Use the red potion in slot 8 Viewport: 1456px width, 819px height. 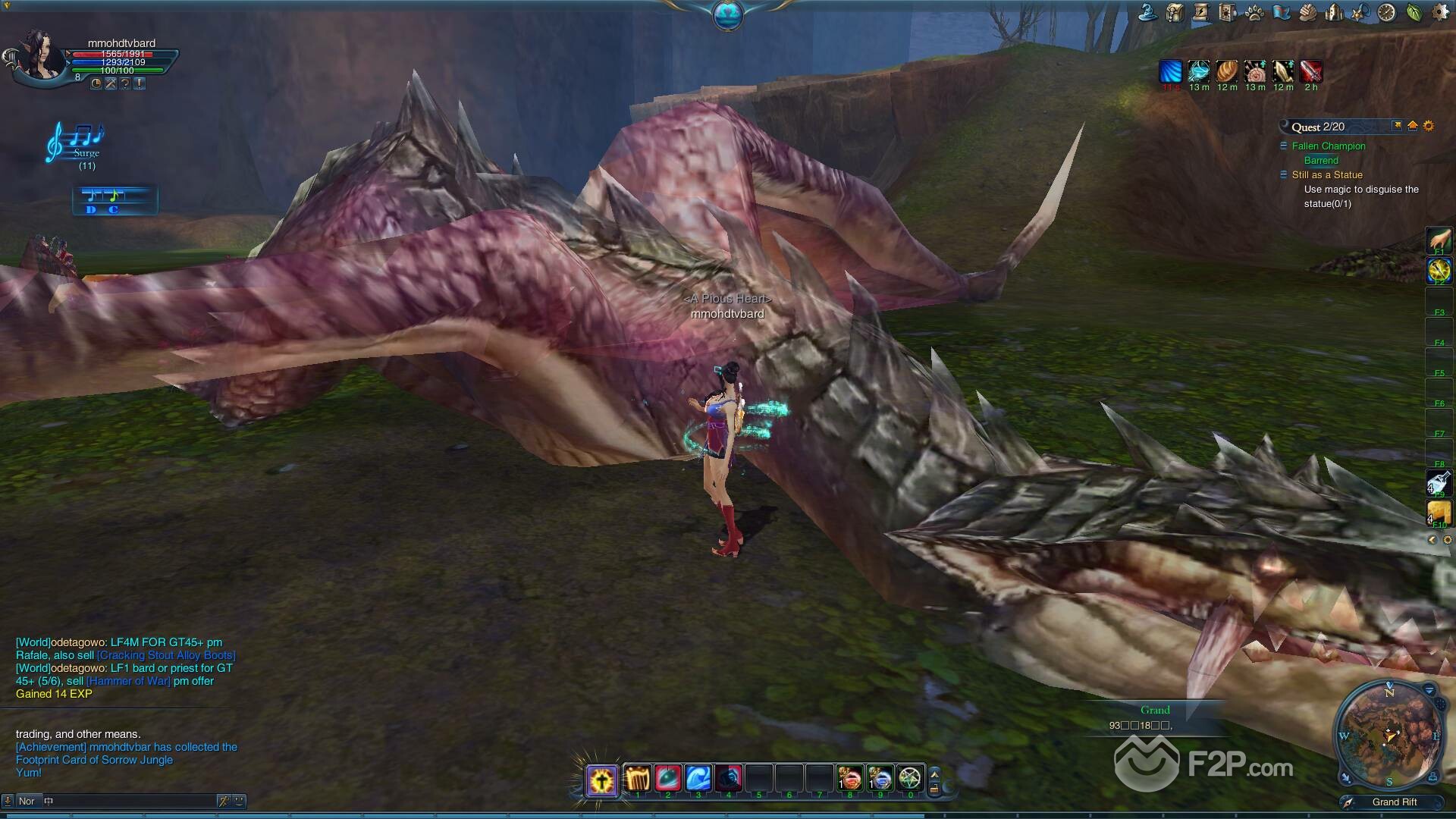(x=849, y=779)
